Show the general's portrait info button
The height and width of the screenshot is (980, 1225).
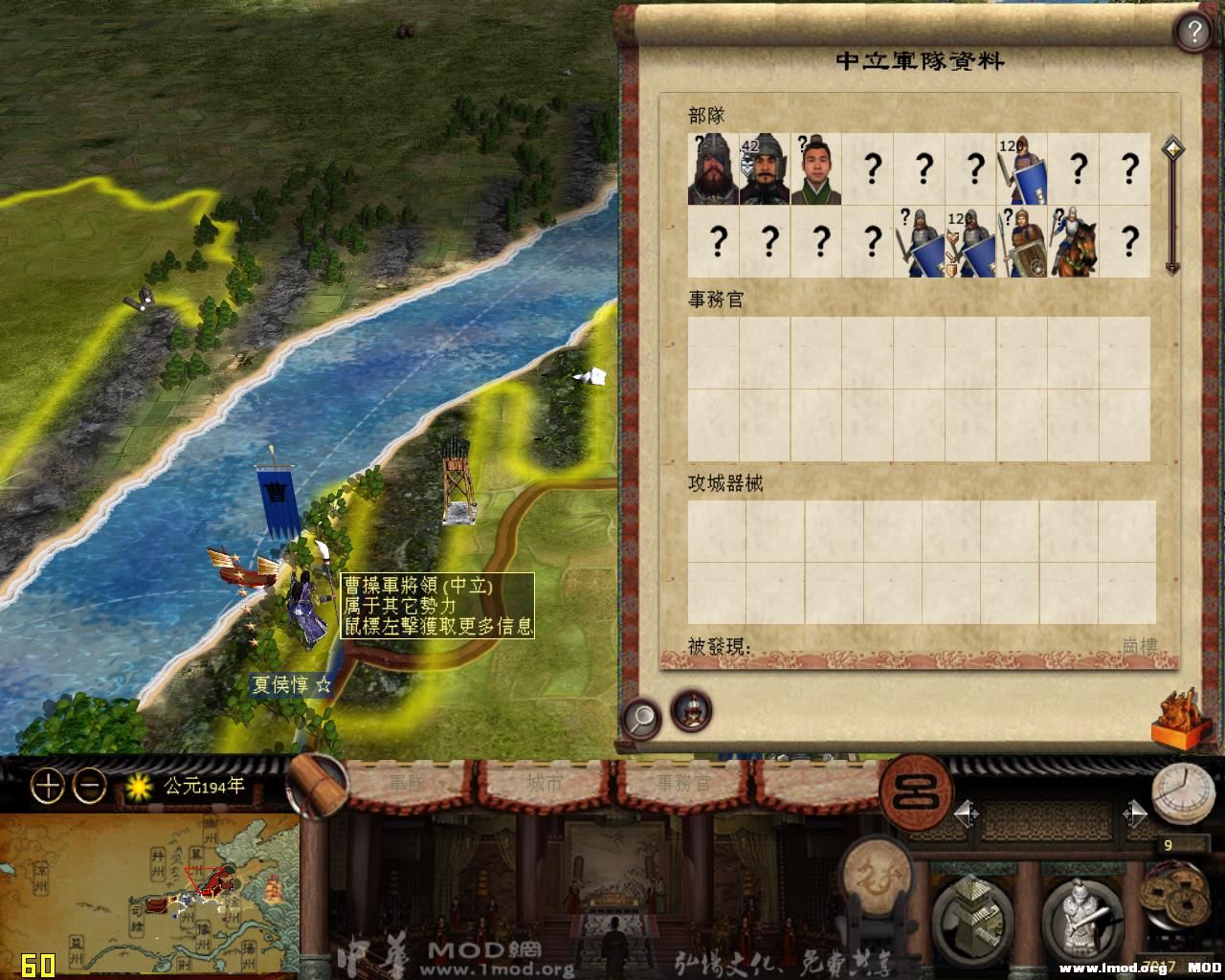pyautogui.click(x=690, y=710)
